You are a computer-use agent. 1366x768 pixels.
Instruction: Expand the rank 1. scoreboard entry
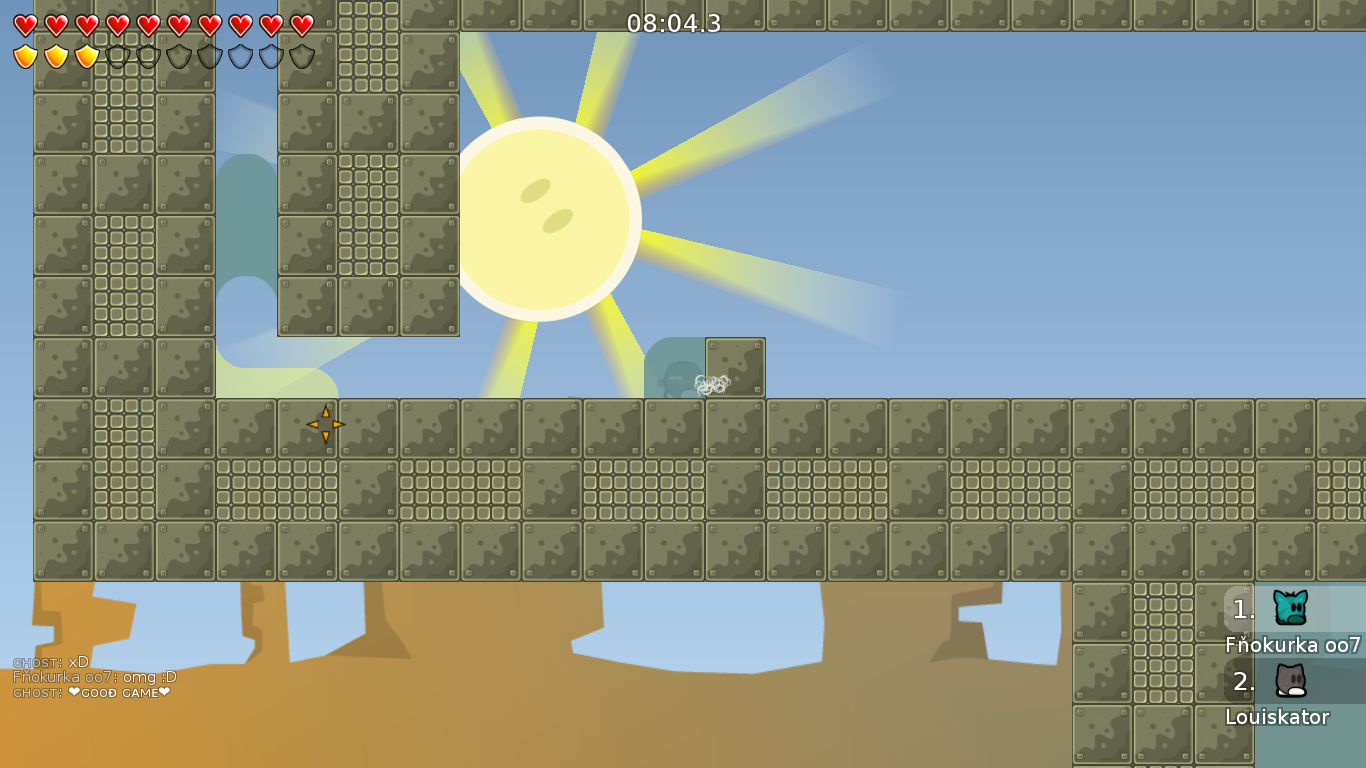pos(1243,610)
